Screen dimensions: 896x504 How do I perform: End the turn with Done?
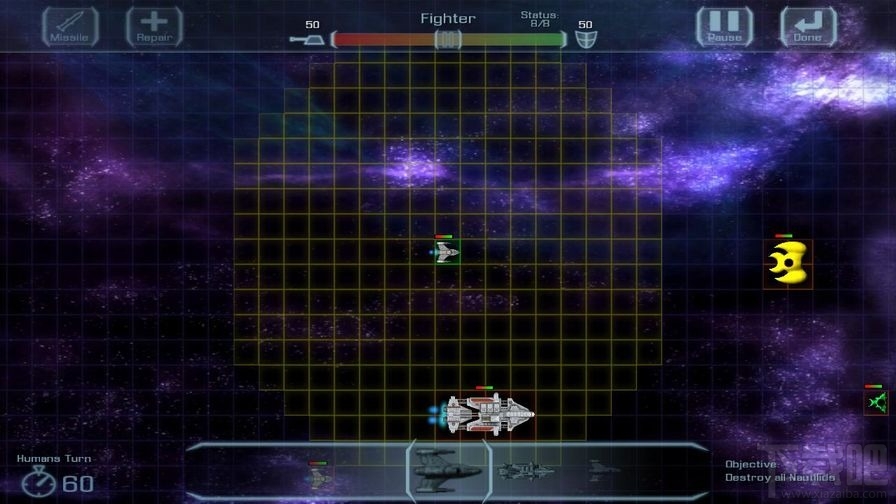[x=807, y=27]
